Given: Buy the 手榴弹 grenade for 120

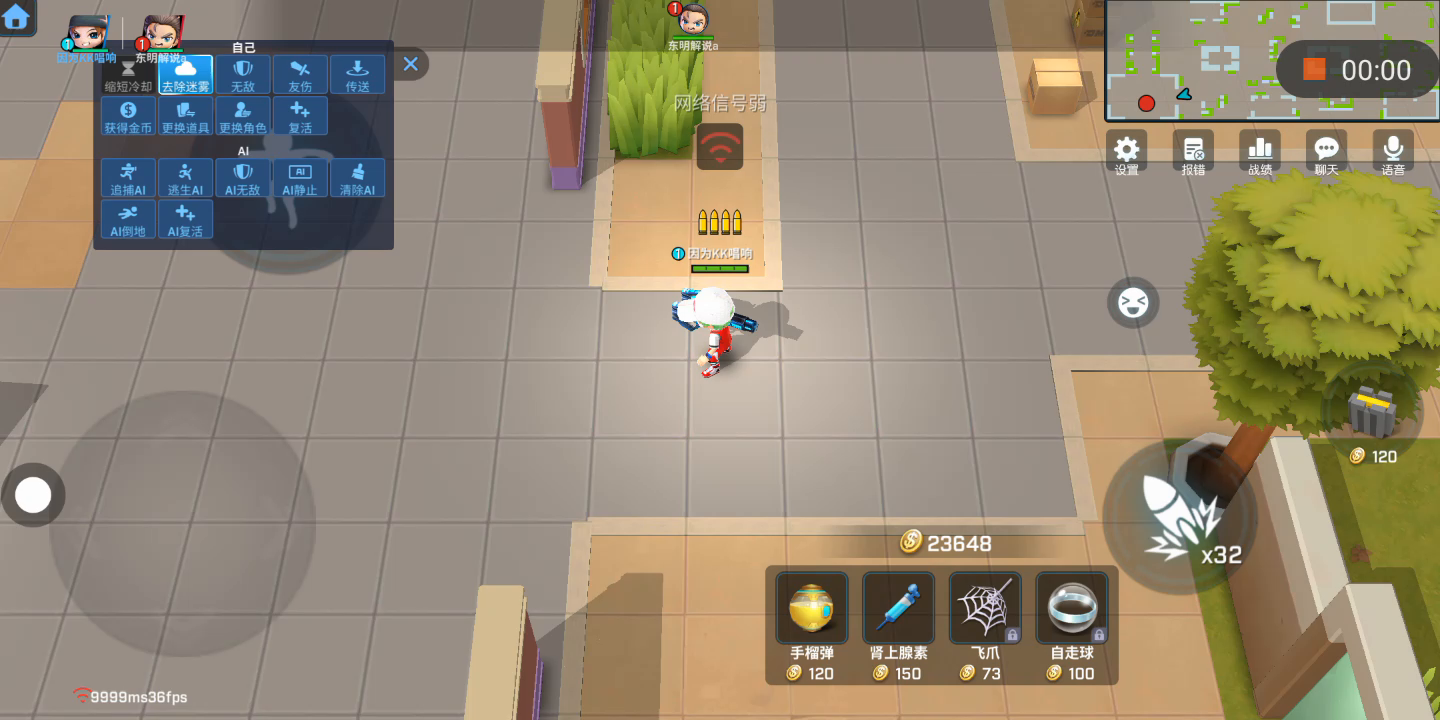Looking at the screenshot, I should click(x=811, y=627).
